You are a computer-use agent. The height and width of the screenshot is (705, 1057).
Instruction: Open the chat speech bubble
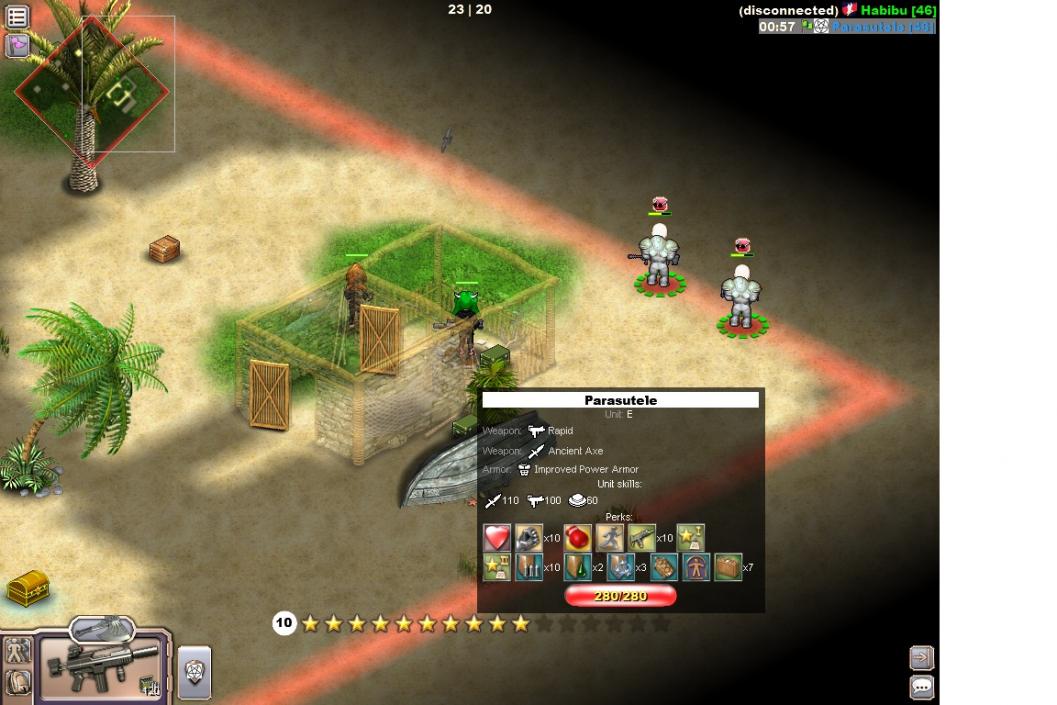click(x=921, y=687)
